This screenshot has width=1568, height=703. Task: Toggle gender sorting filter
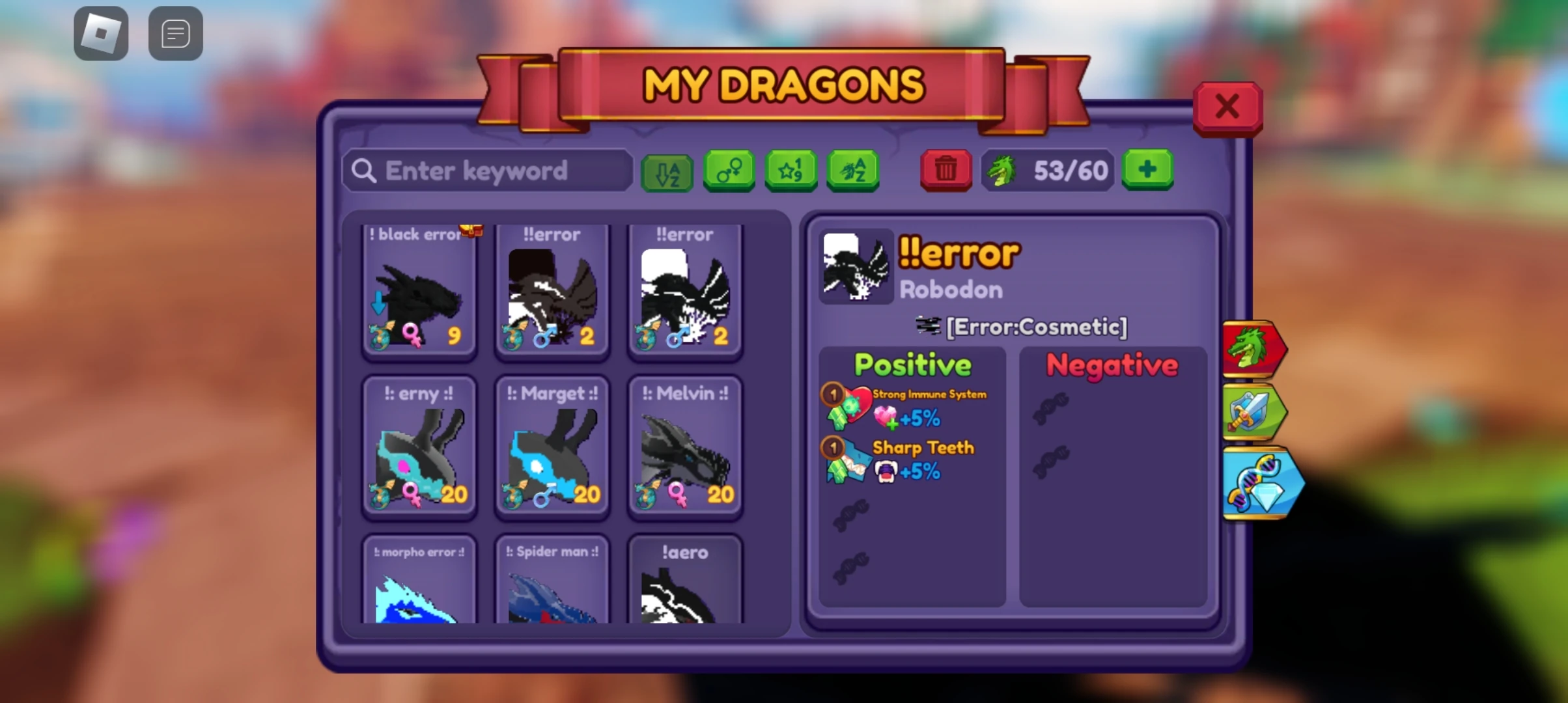tap(729, 170)
